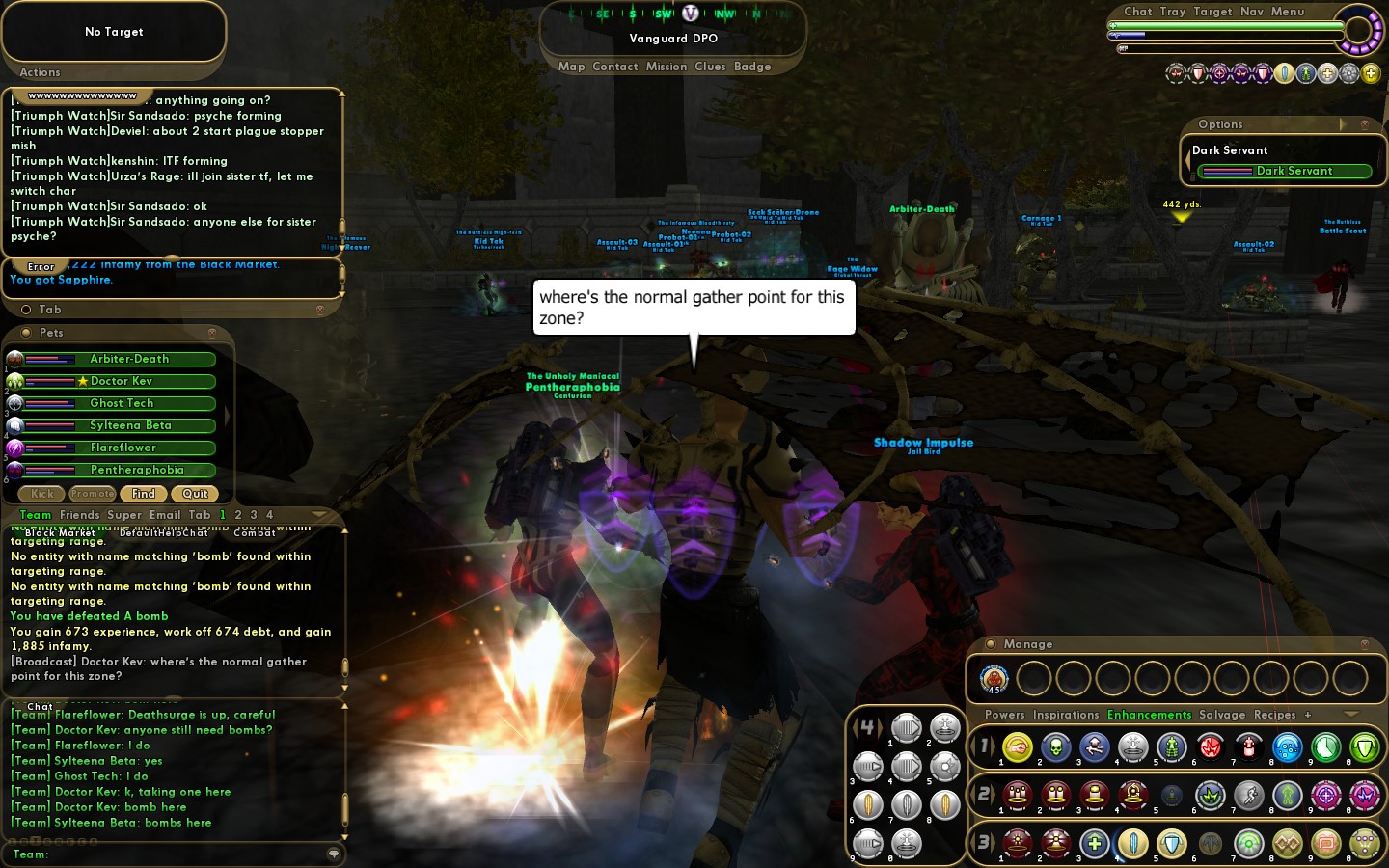
Task: Choose Sylteena Beta from the team list
Action: pos(130,425)
